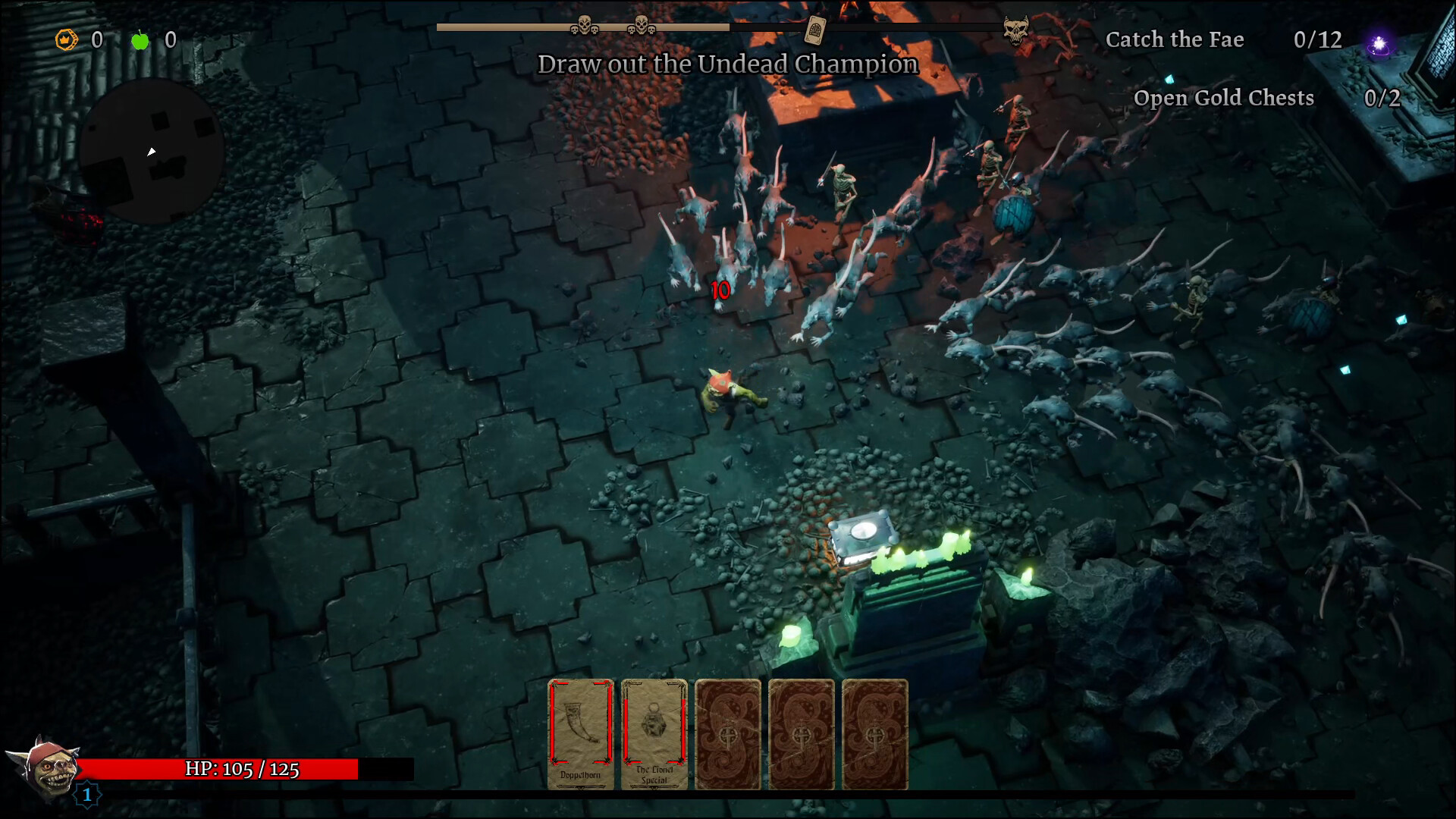Screen dimensions: 1456x819
Task: Click the first face-down deck card
Action: (x=726, y=732)
